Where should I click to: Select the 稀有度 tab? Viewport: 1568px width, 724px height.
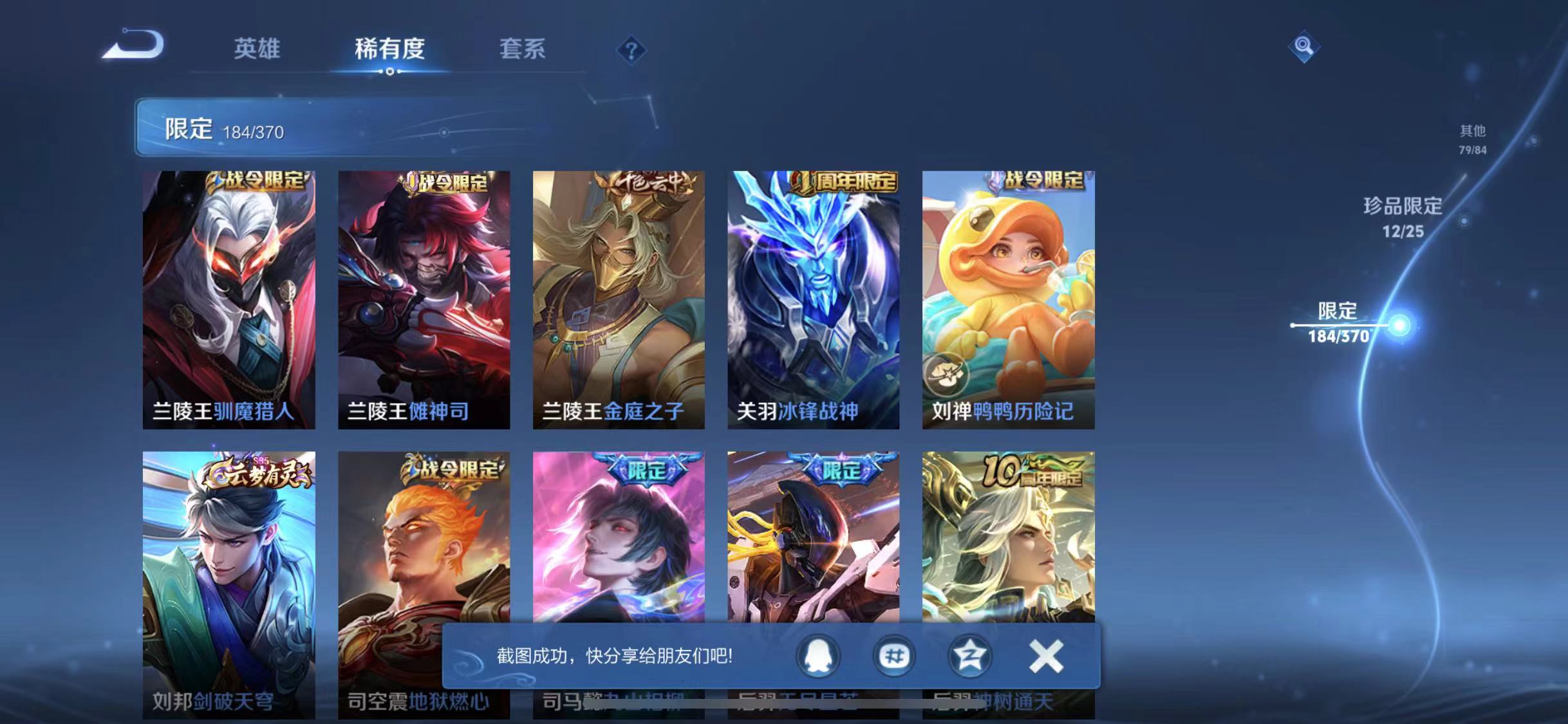pos(391,50)
